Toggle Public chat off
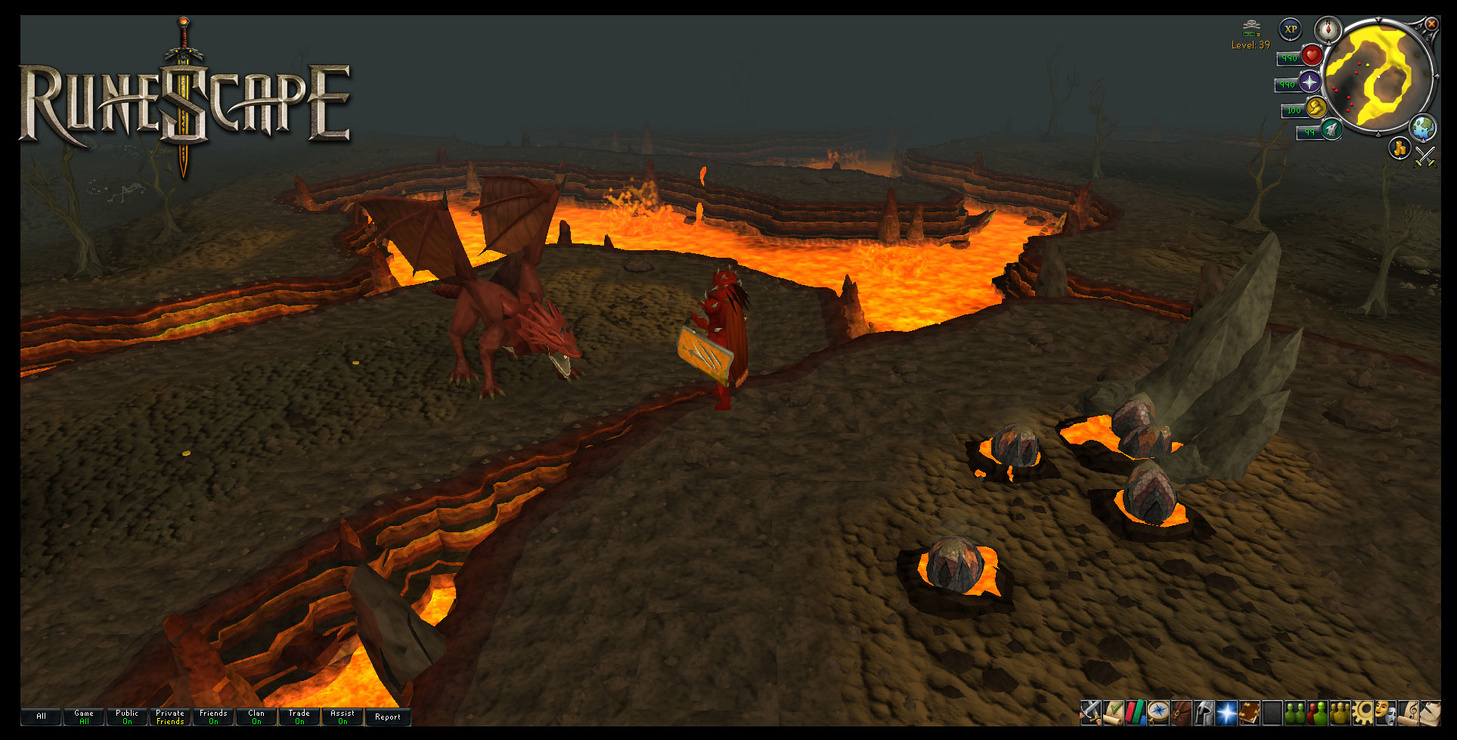 pyautogui.click(x=127, y=717)
